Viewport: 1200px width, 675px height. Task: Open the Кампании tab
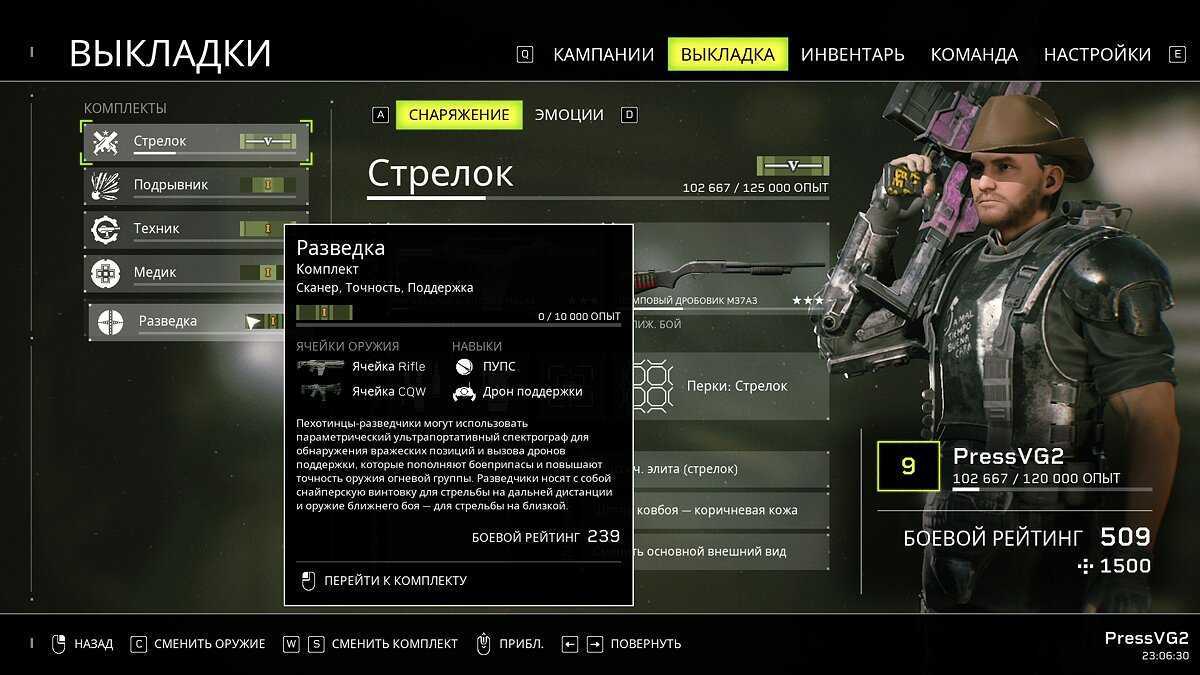click(x=603, y=54)
